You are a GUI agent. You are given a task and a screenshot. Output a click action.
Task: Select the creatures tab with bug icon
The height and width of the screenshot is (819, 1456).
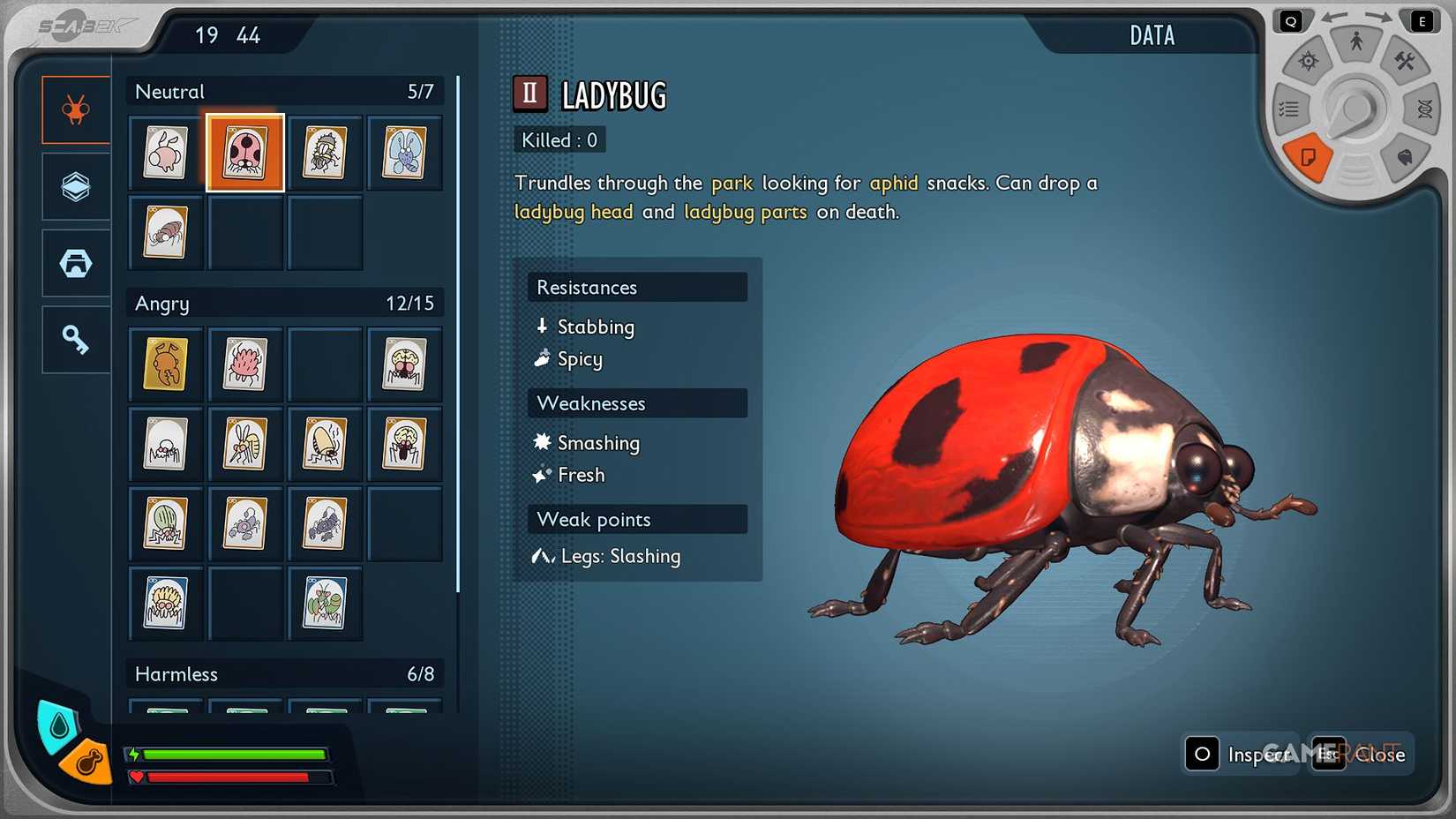75,109
